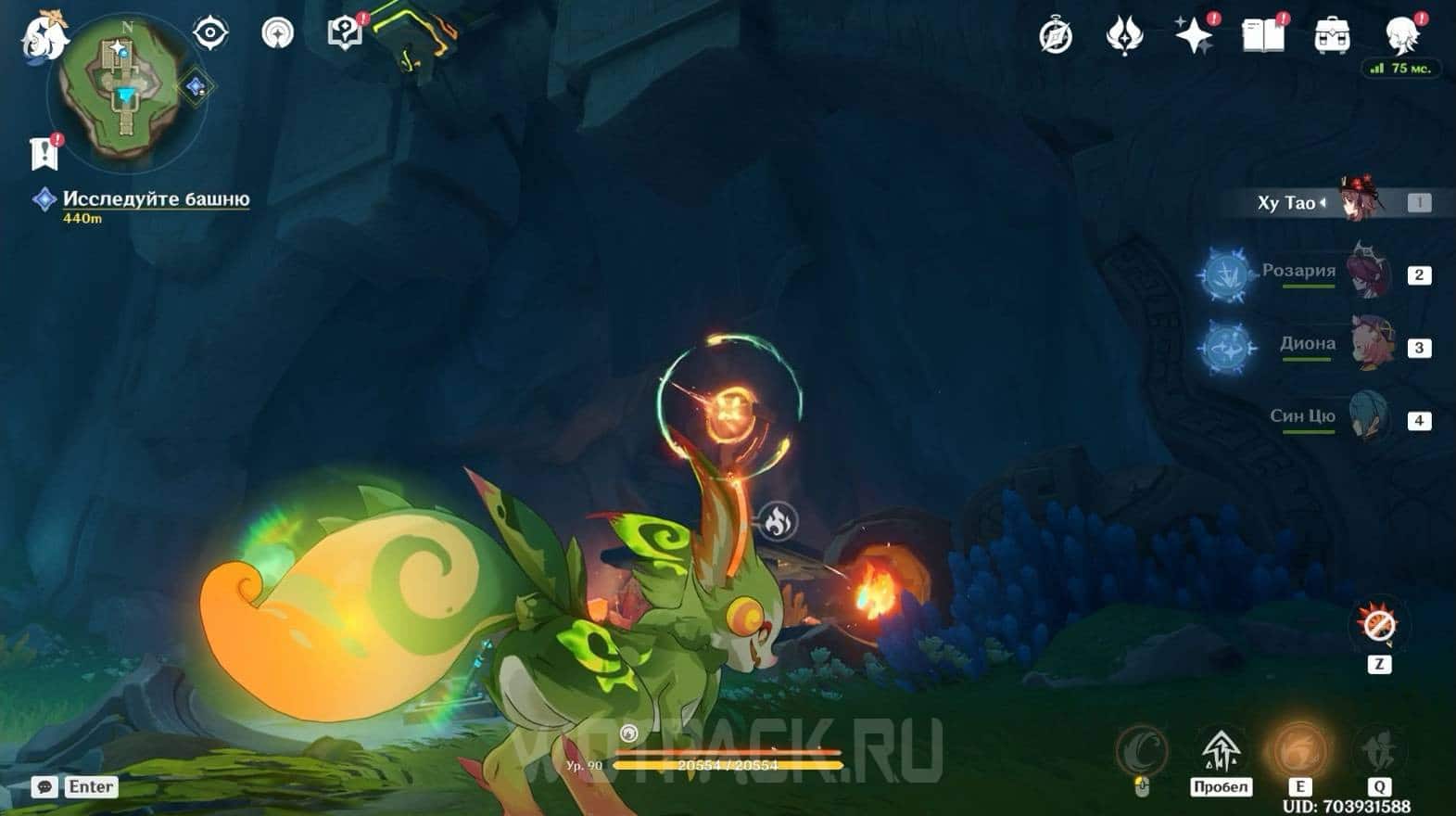This screenshot has width=1456, height=816.
Task: Select the 'Исследуйте башню' quest tracker
Action: 155,199
